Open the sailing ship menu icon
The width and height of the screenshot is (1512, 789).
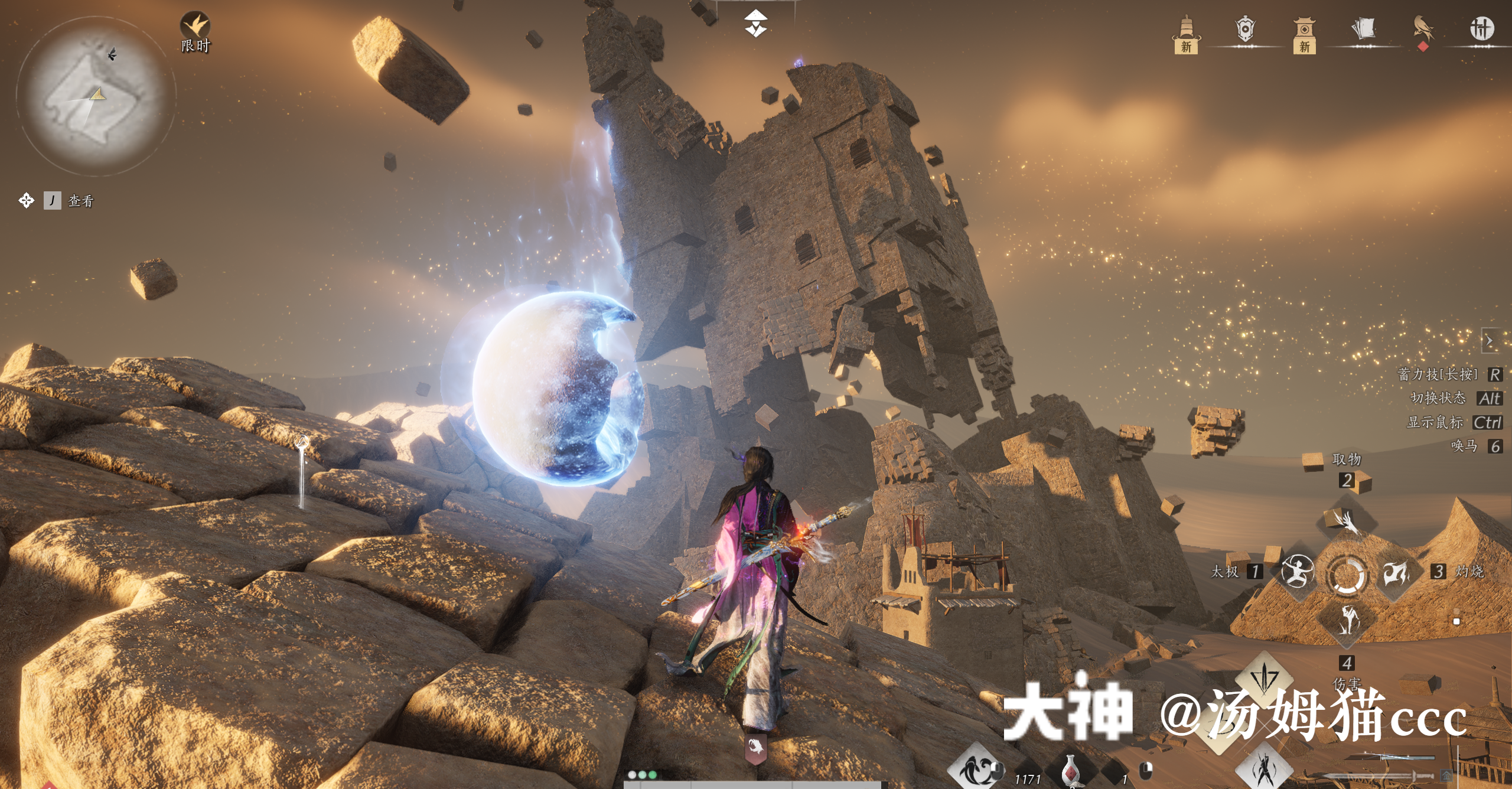(1186, 31)
